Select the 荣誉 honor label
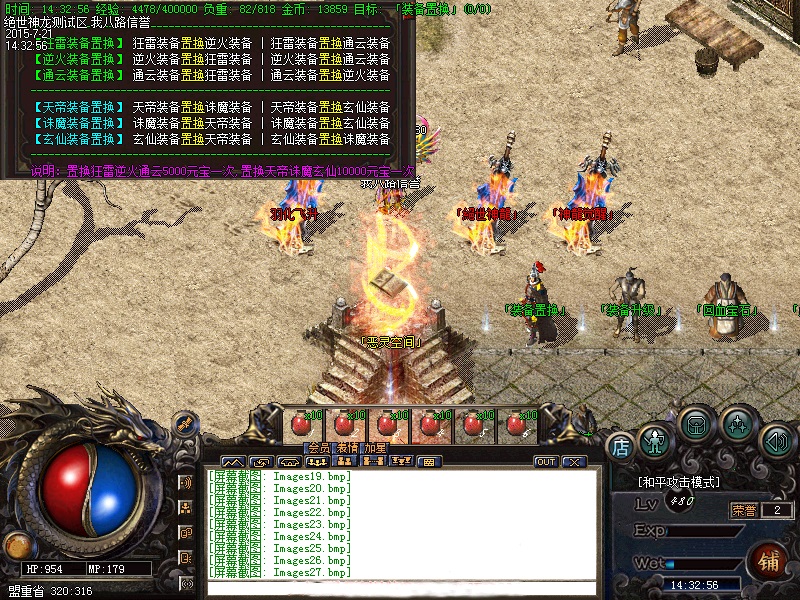Screen dimensions: 800x600 pyautogui.click(x=744, y=510)
